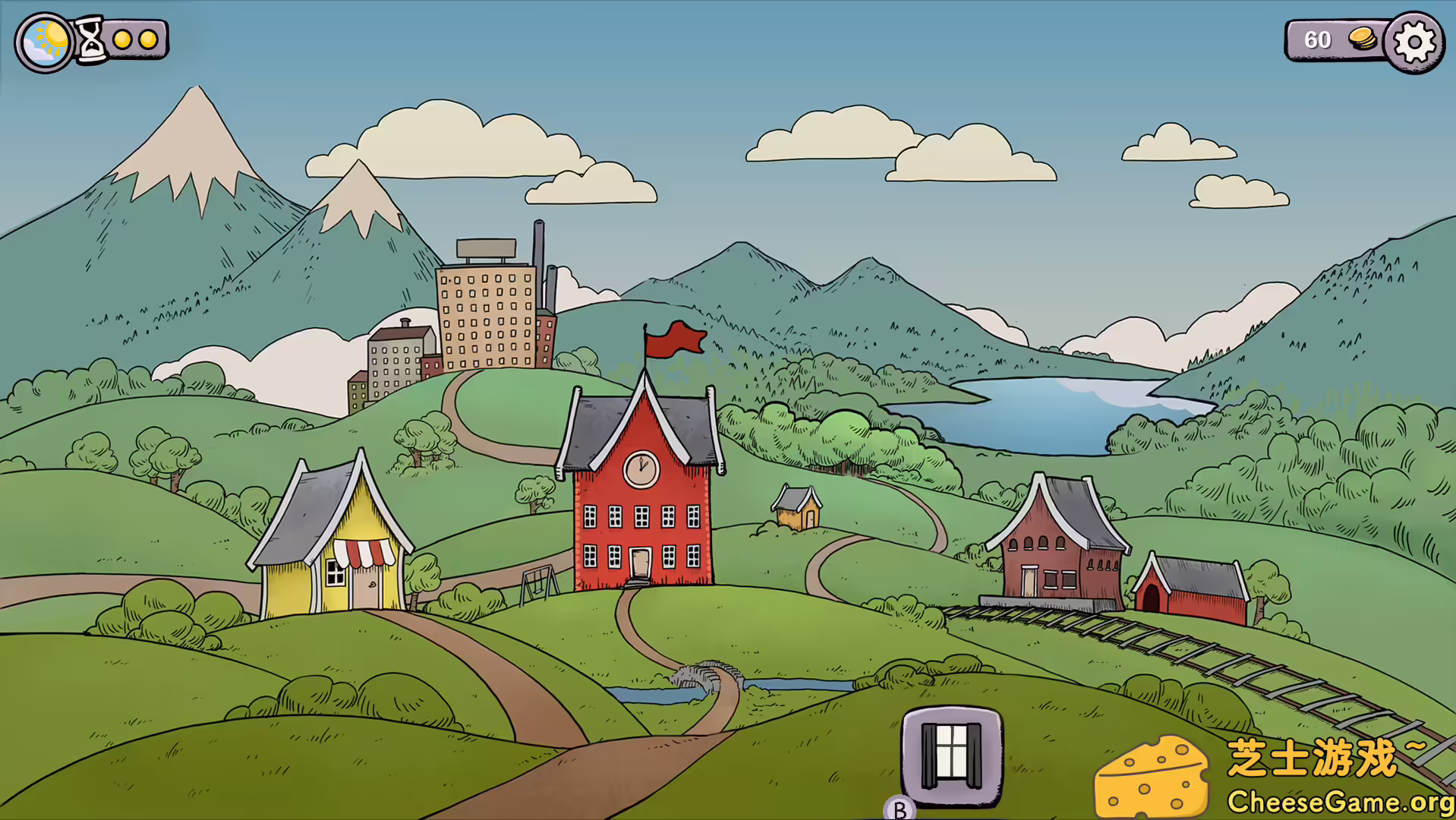Click the window icon button
The height and width of the screenshot is (820, 1456).
tap(952, 755)
